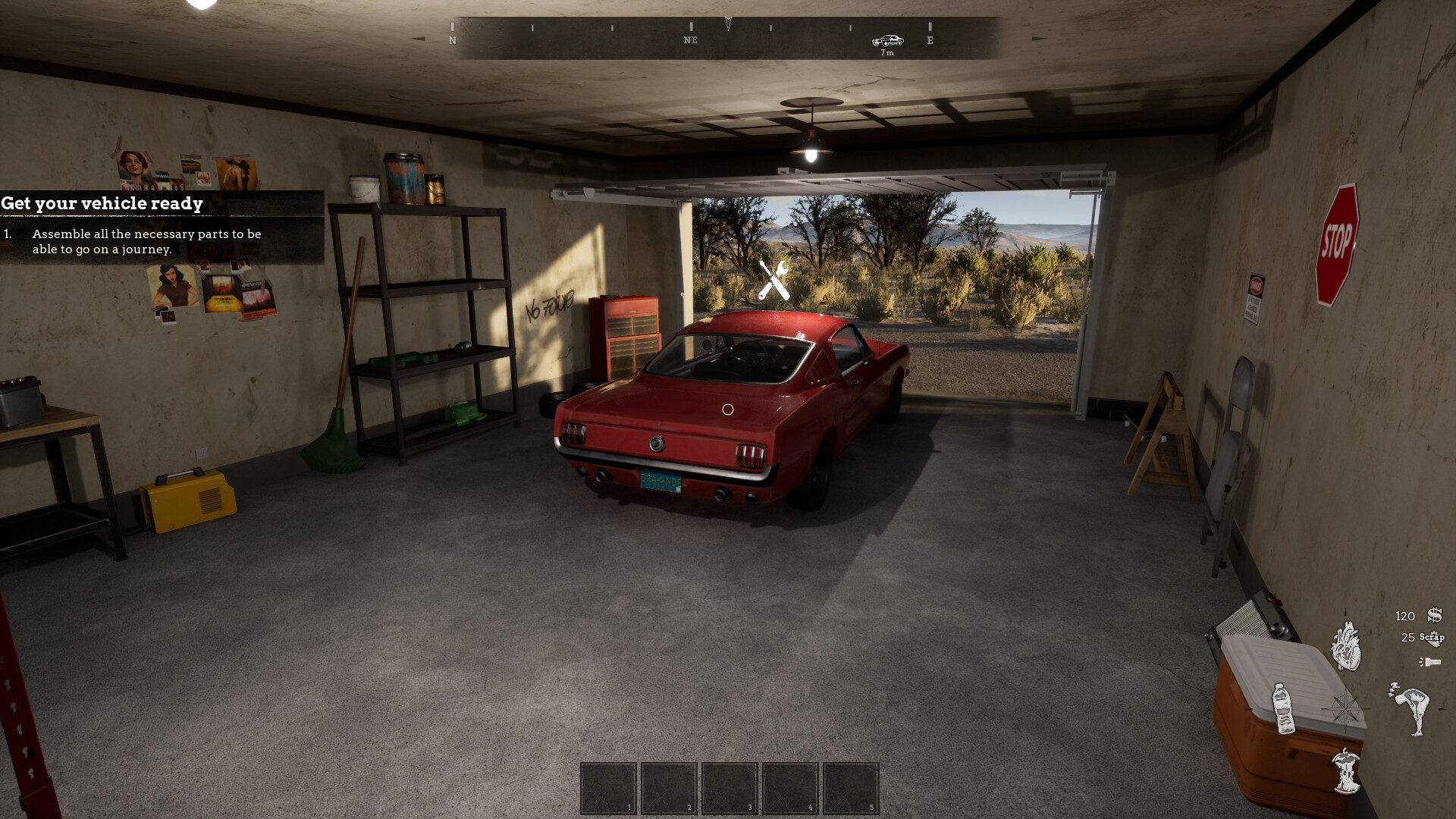Screen dimensions: 1456x819
Task: Click the compass rose navigation icon
Action: pyautogui.click(x=1346, y=710)
